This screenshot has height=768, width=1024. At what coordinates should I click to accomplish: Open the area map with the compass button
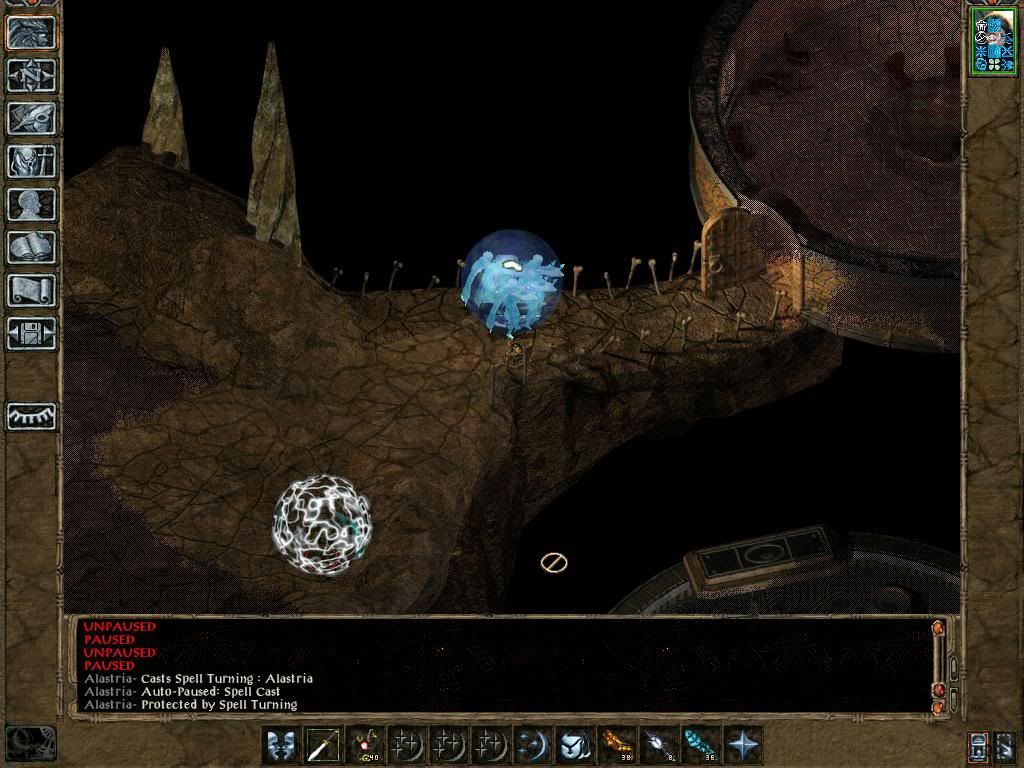coord(31,75)
